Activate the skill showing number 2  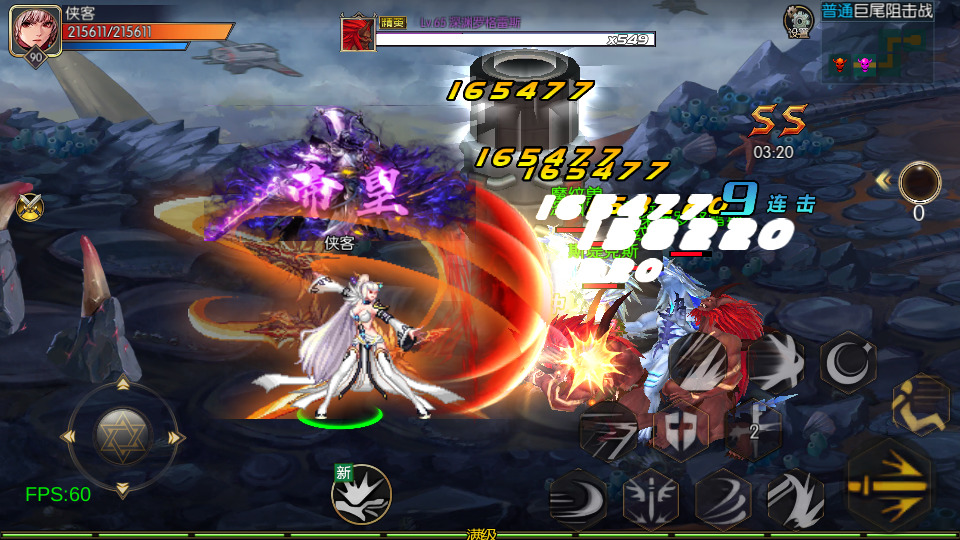(755, 430)
